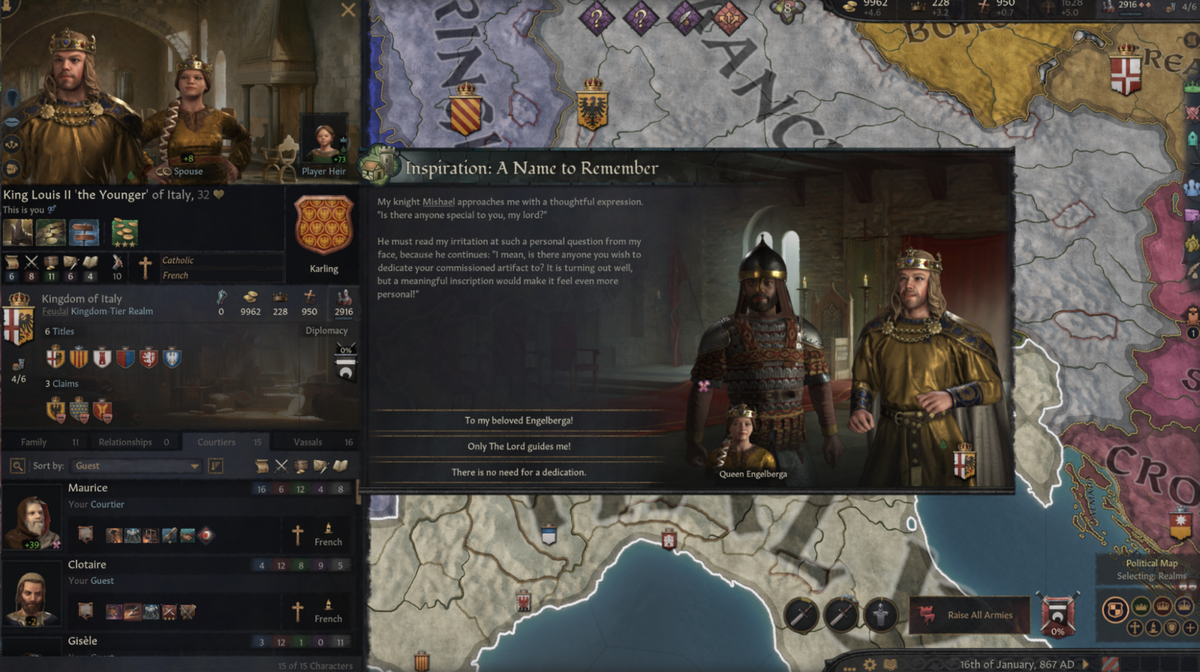Open the character search magnifier
Screen dimensions: 1200x672
tap(18, 466)
